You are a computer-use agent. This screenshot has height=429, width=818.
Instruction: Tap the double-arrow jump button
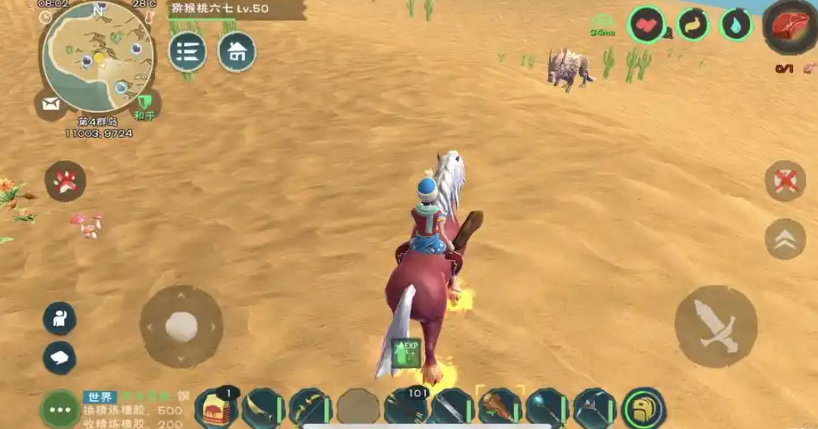[x=785, y=239]
